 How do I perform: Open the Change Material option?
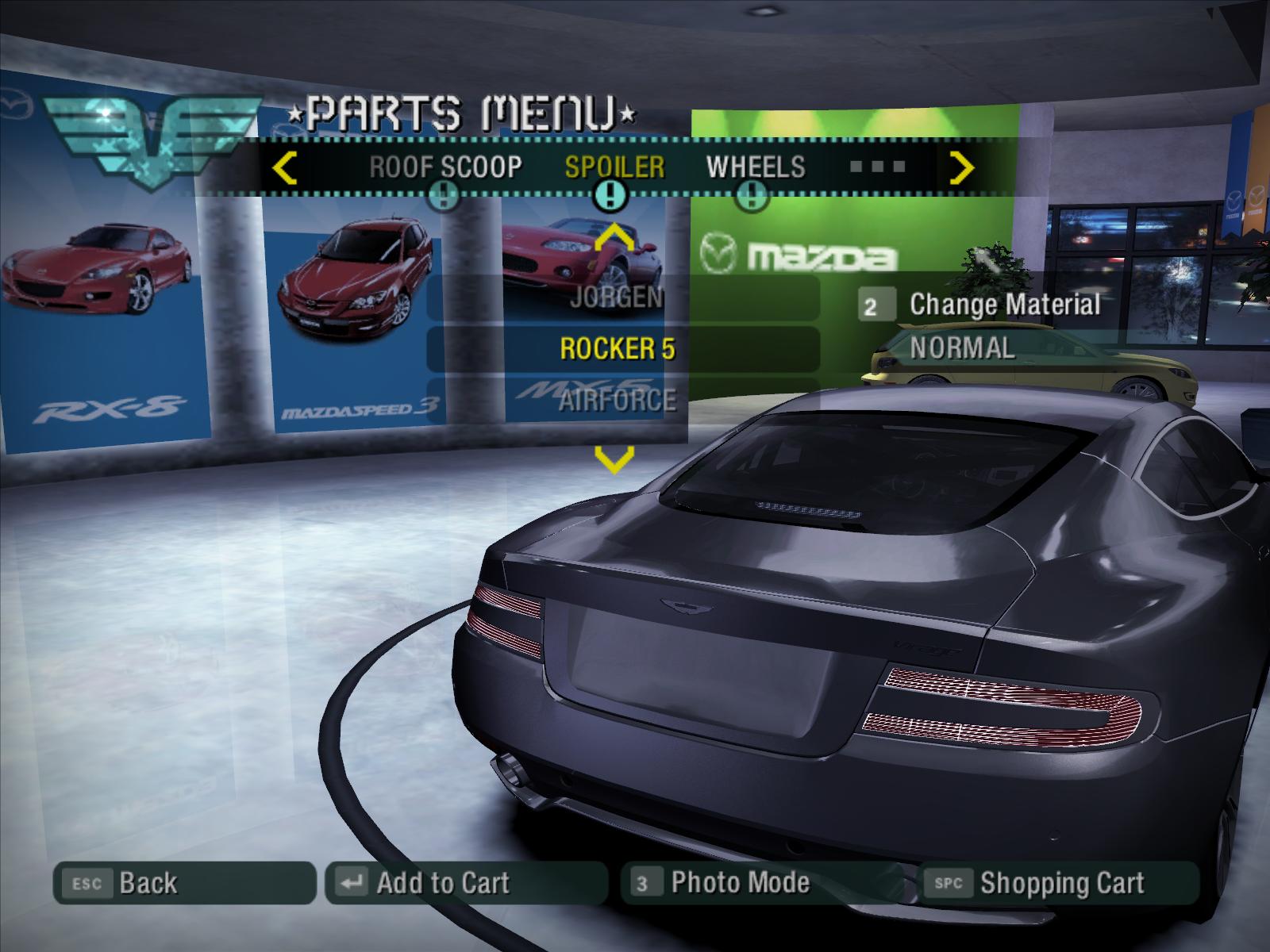click(x=1003, y=305)
